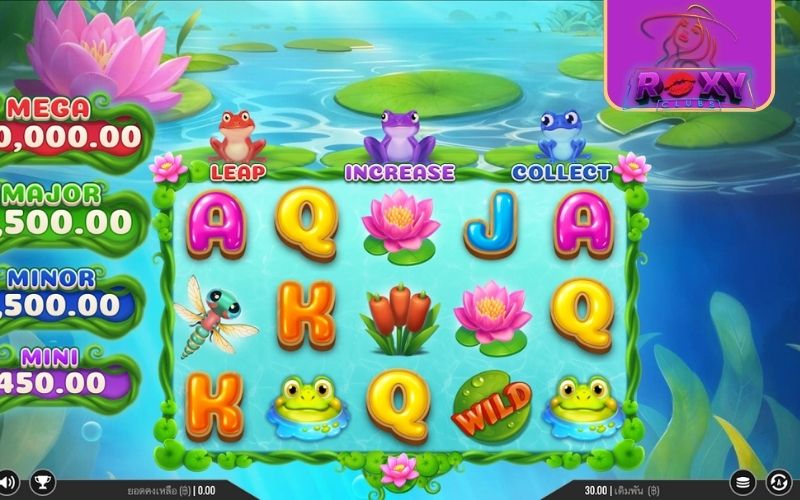This screenshot has width=800, height=500.
Task: Toggle the sound speaker icon
Action: 8,483
